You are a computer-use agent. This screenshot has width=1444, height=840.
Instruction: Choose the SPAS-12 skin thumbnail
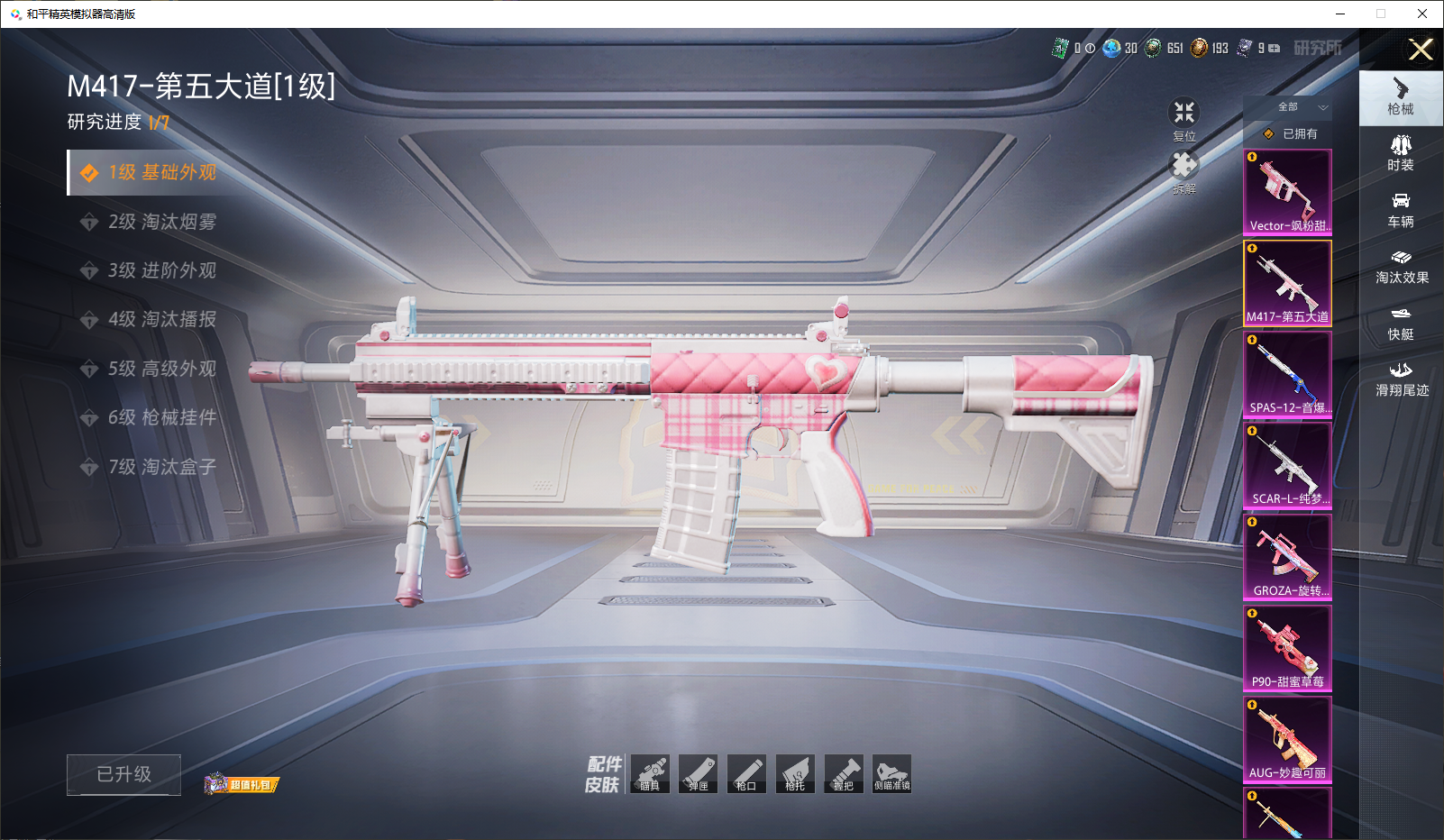(1287, 374)
